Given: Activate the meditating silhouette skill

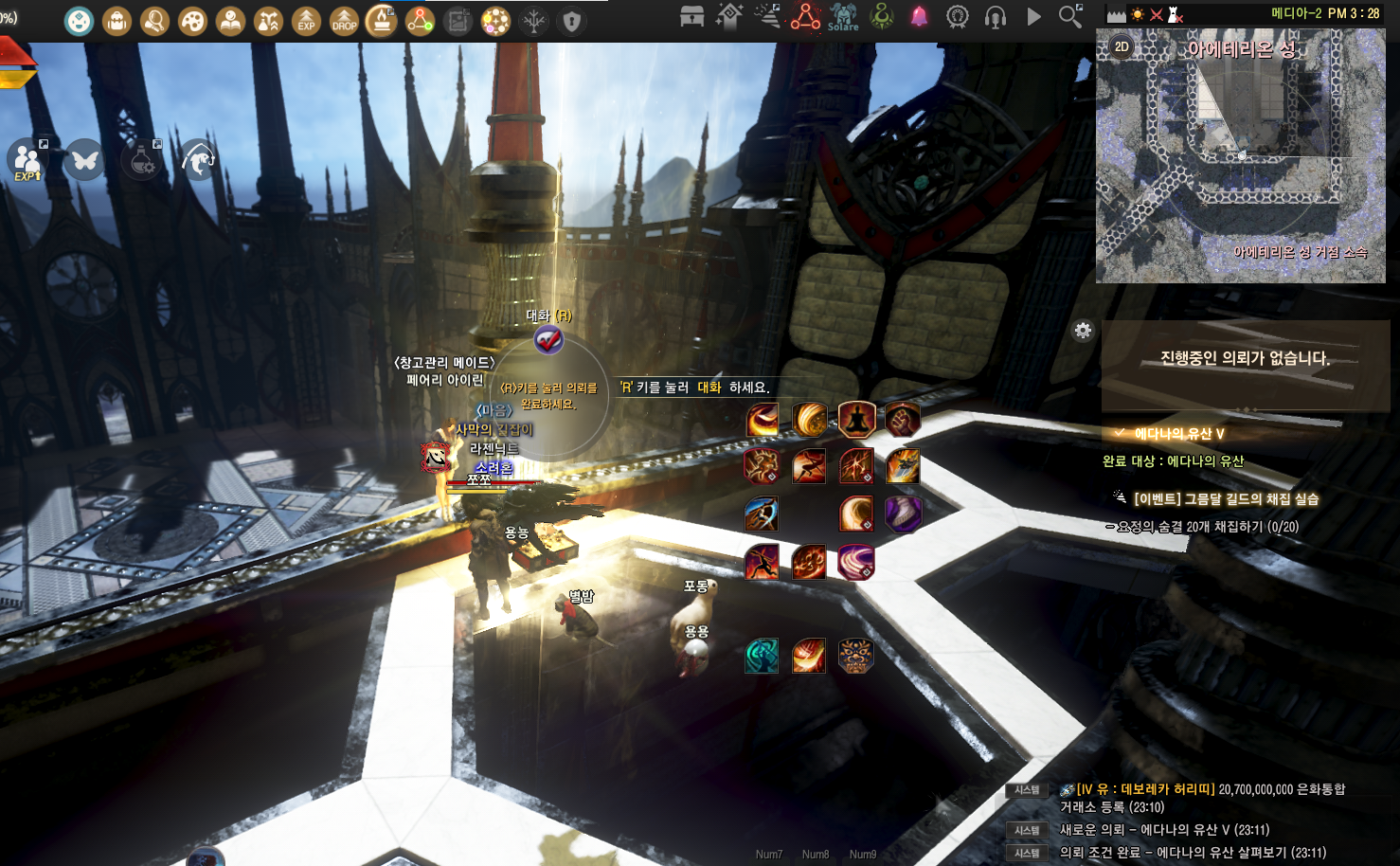Looking at the screenshot, I should click(x=856, y=419).
